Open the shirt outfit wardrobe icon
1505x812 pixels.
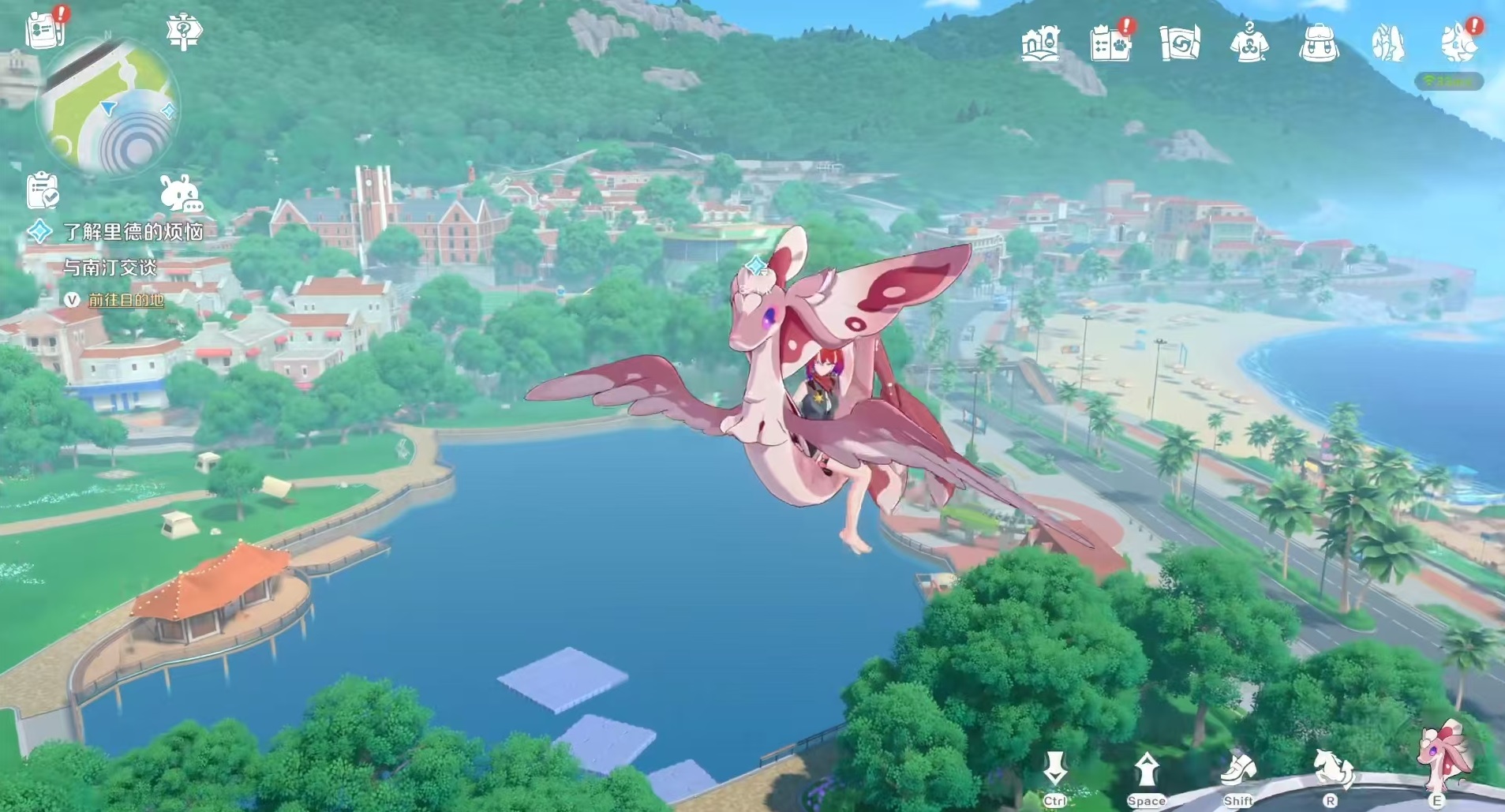point(1249,43)
